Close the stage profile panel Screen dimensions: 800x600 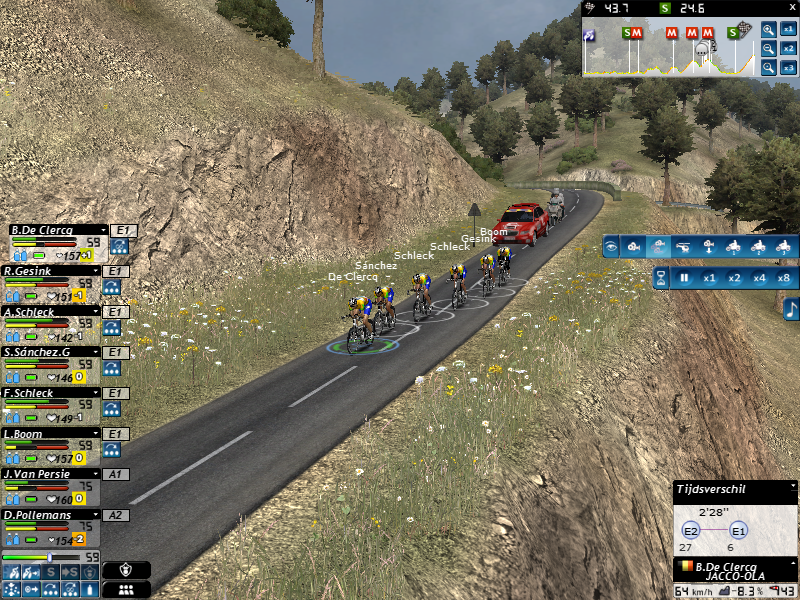coord(791,8)
